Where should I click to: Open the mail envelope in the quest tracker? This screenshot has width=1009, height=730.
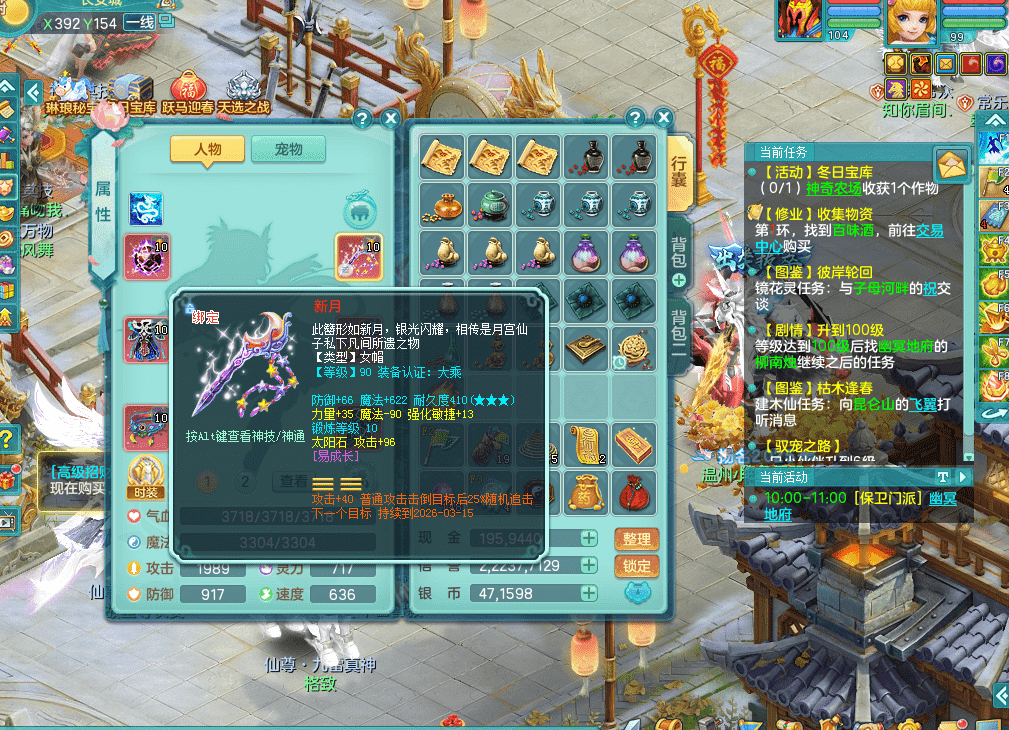tap(950, 165)
